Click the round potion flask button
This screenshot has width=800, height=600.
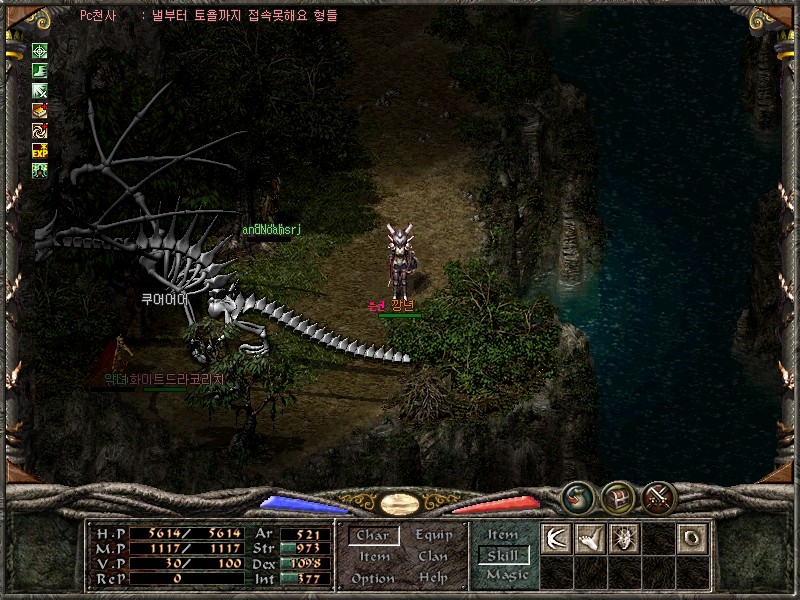576,496
